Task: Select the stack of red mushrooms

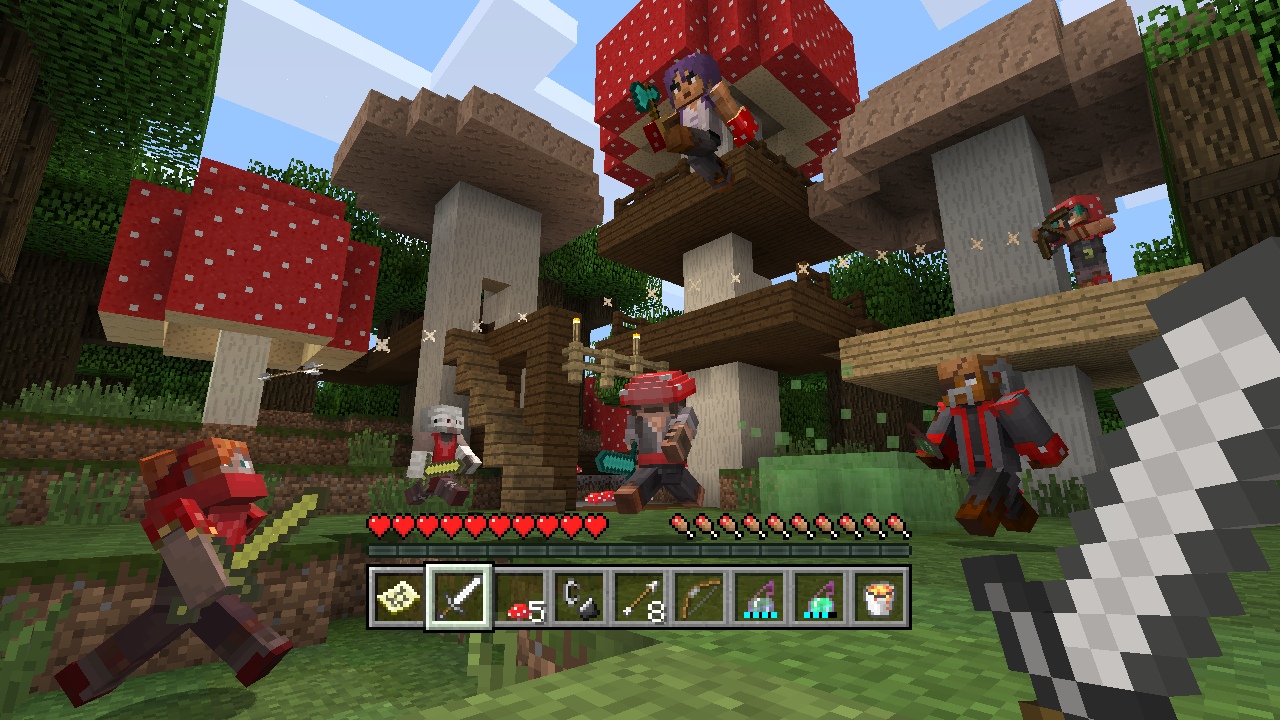Action: [520, 600]
